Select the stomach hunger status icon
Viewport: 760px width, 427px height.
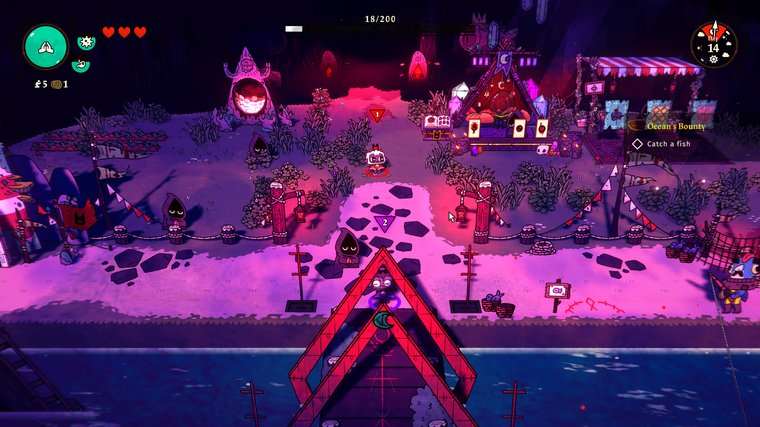pyautogui.click(x=80, y=66)
